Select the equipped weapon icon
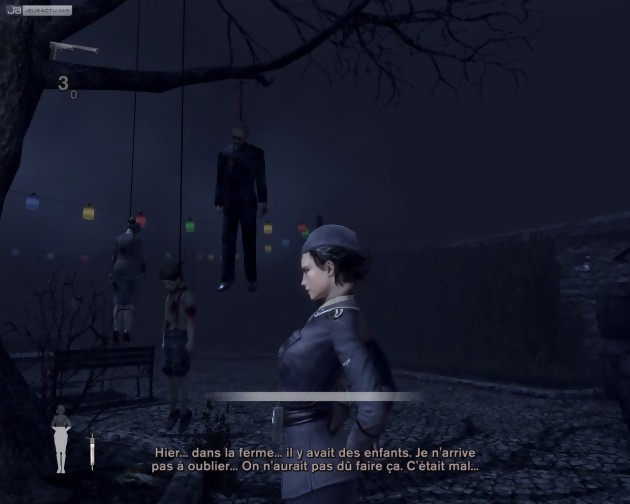Viewport: 630px width, 504px height. pyautogui.click(x=70, y=47)
